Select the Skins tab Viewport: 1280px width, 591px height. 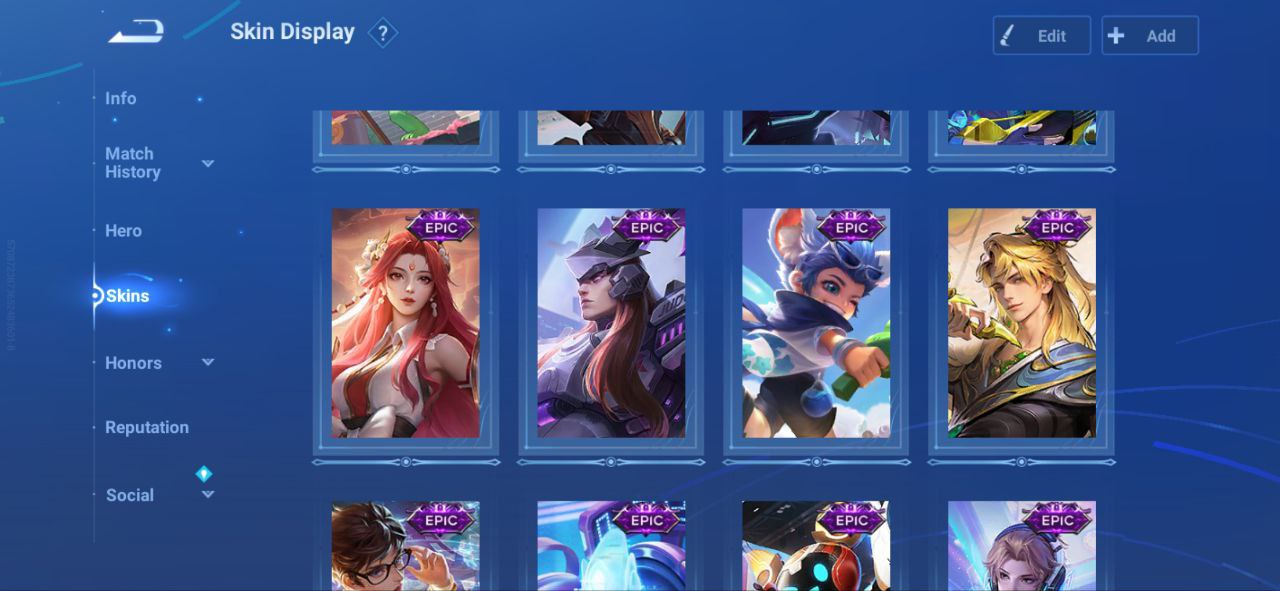coord(128,296)
